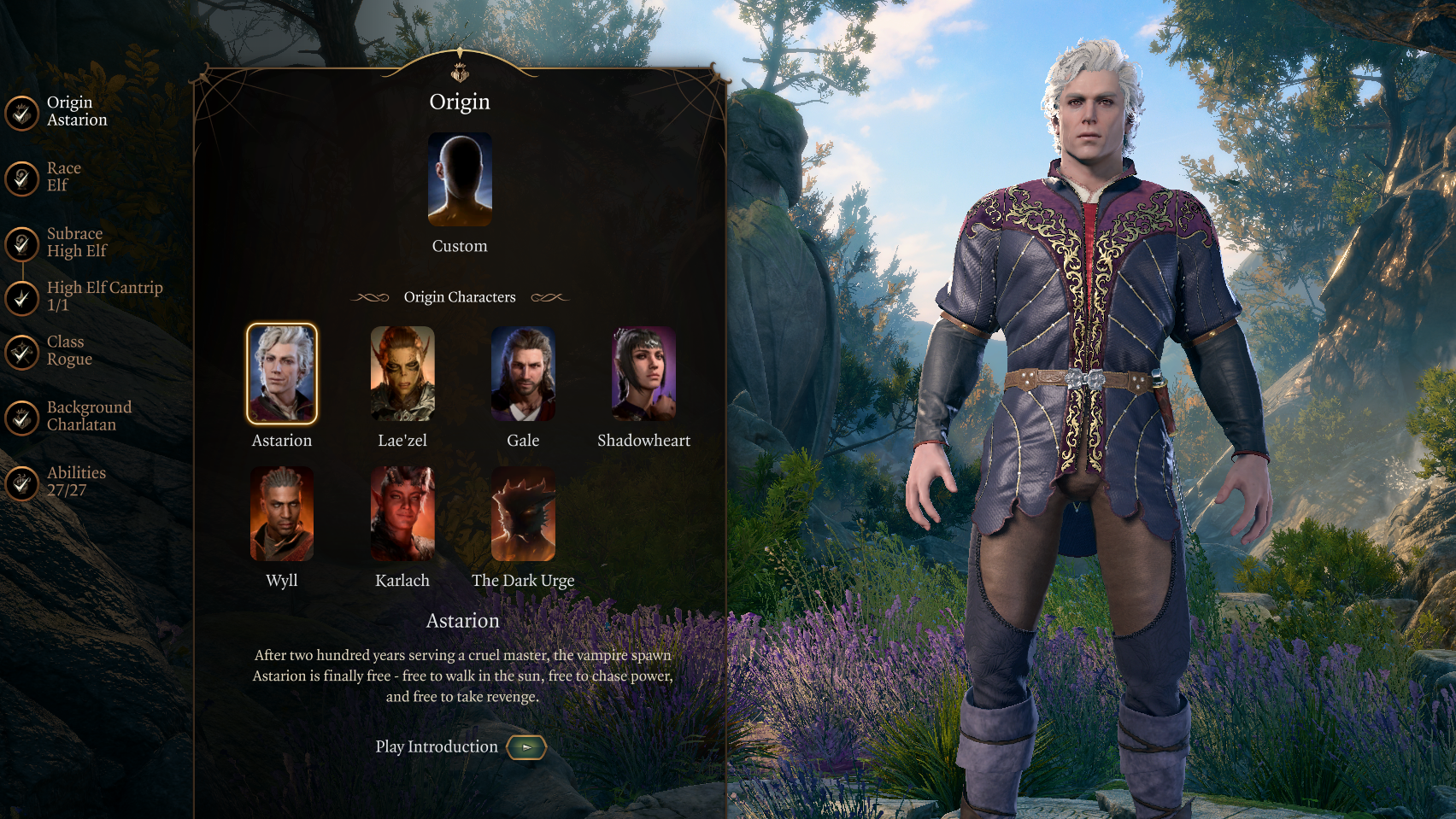Select Wyll's origin portrait
This screenshot has height=819, width=1456.
(x=282, y=514)
